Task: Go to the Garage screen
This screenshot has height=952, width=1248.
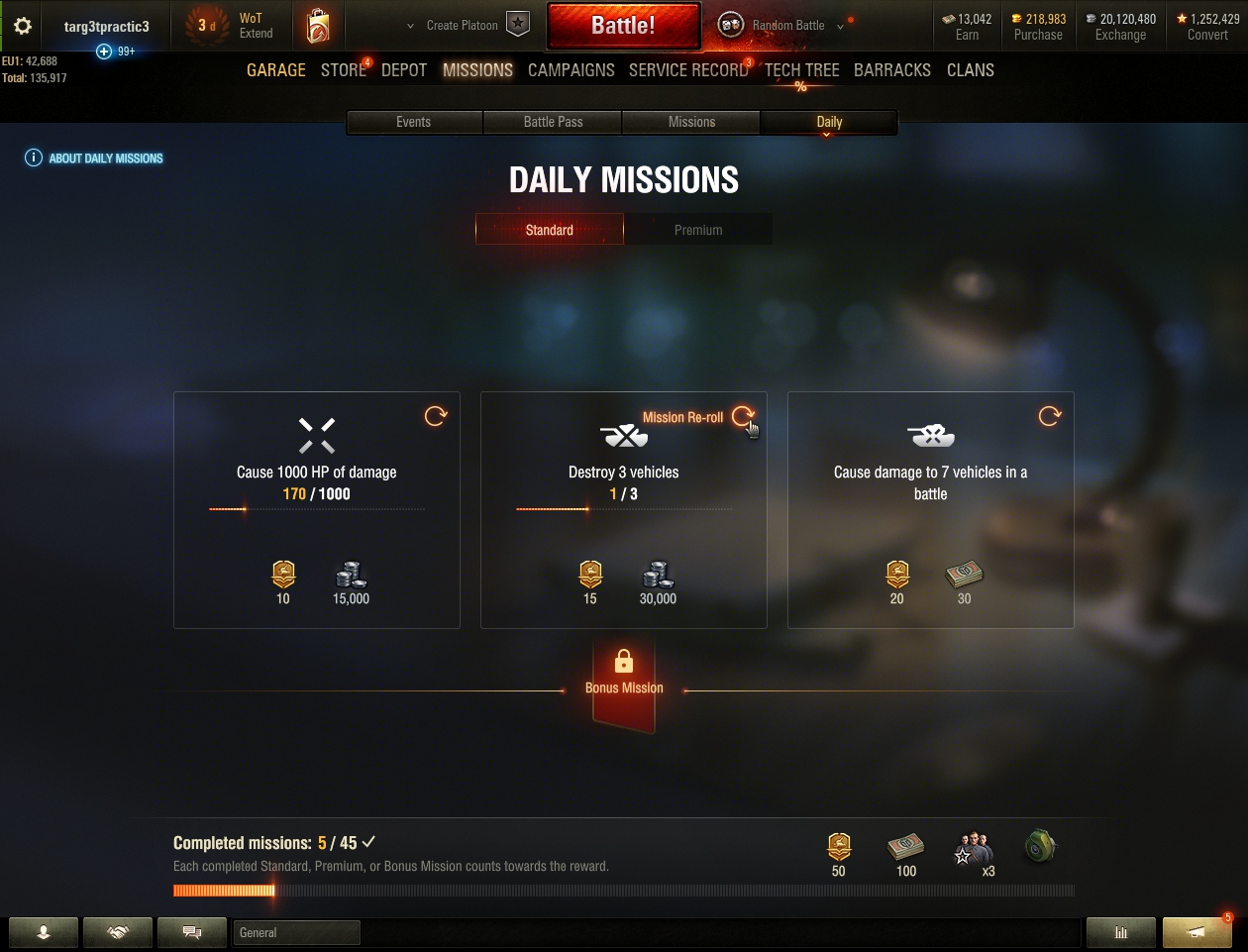Action: (x=275, y=70)
